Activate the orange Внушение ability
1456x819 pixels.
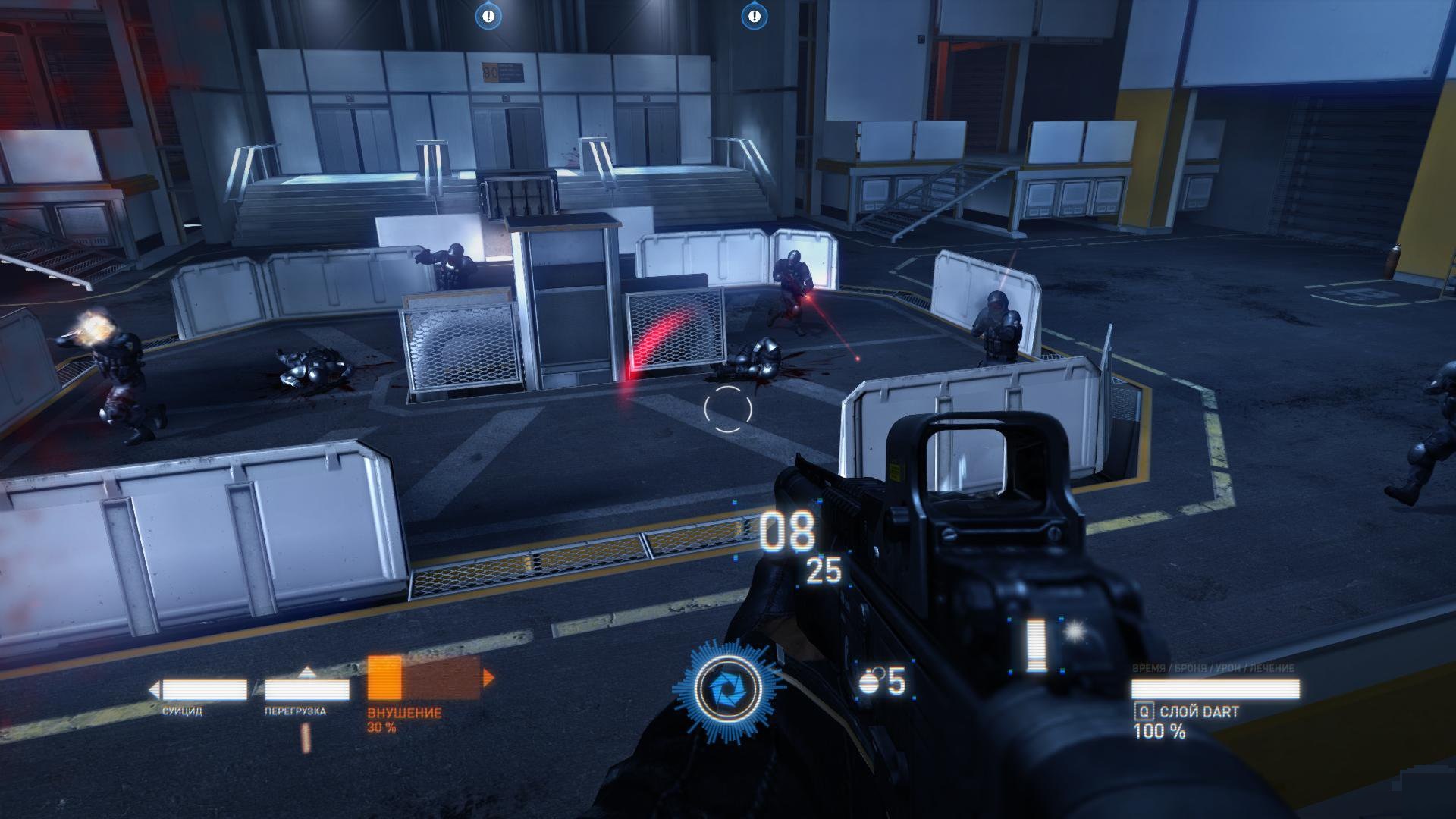pyautogui.click(x=423, y=677)
